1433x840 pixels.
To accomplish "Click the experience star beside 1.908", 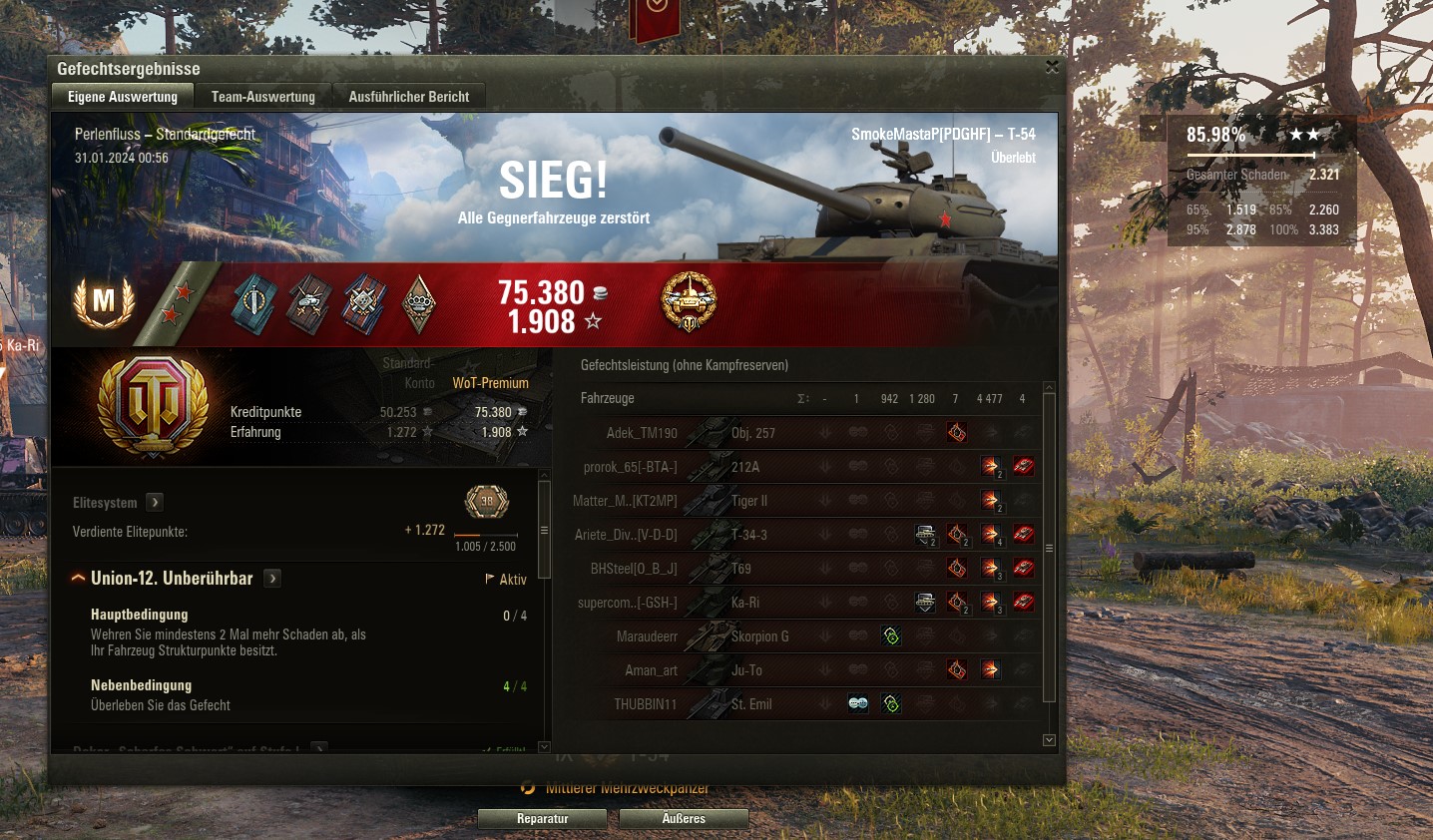I will click(596, 321).
